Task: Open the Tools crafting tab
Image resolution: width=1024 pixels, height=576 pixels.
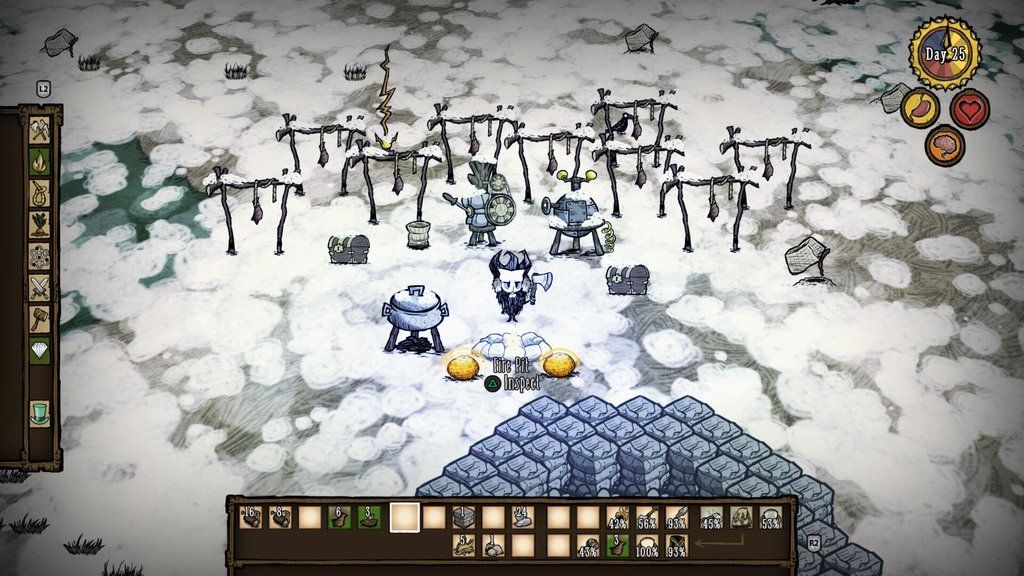Action: point(40,129)
